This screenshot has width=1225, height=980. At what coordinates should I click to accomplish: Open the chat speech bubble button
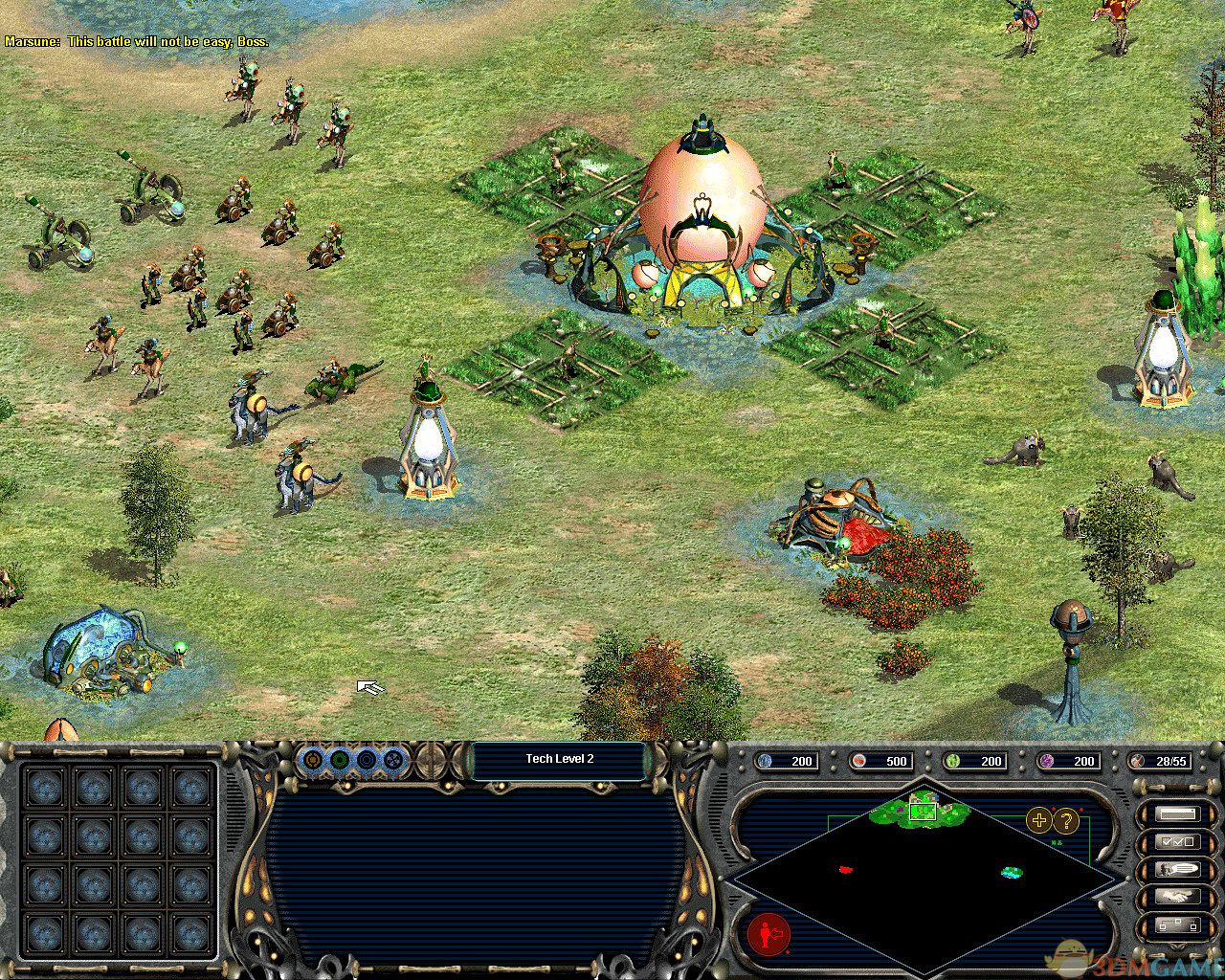coord(1177,870)
